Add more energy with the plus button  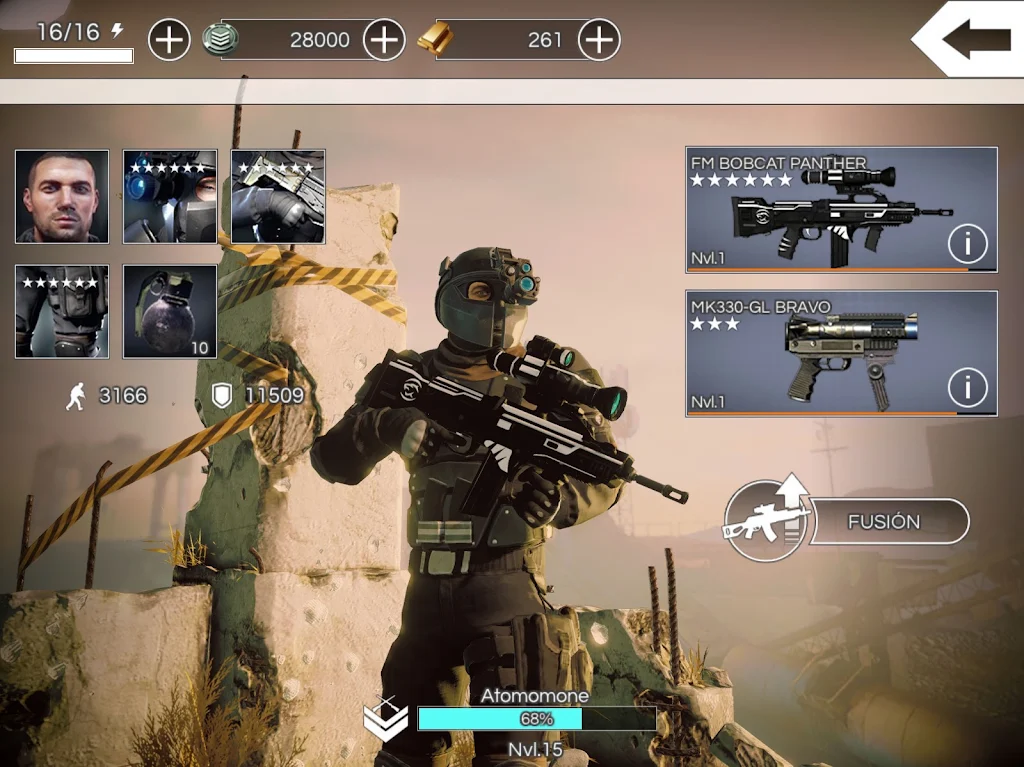[169, 40]
